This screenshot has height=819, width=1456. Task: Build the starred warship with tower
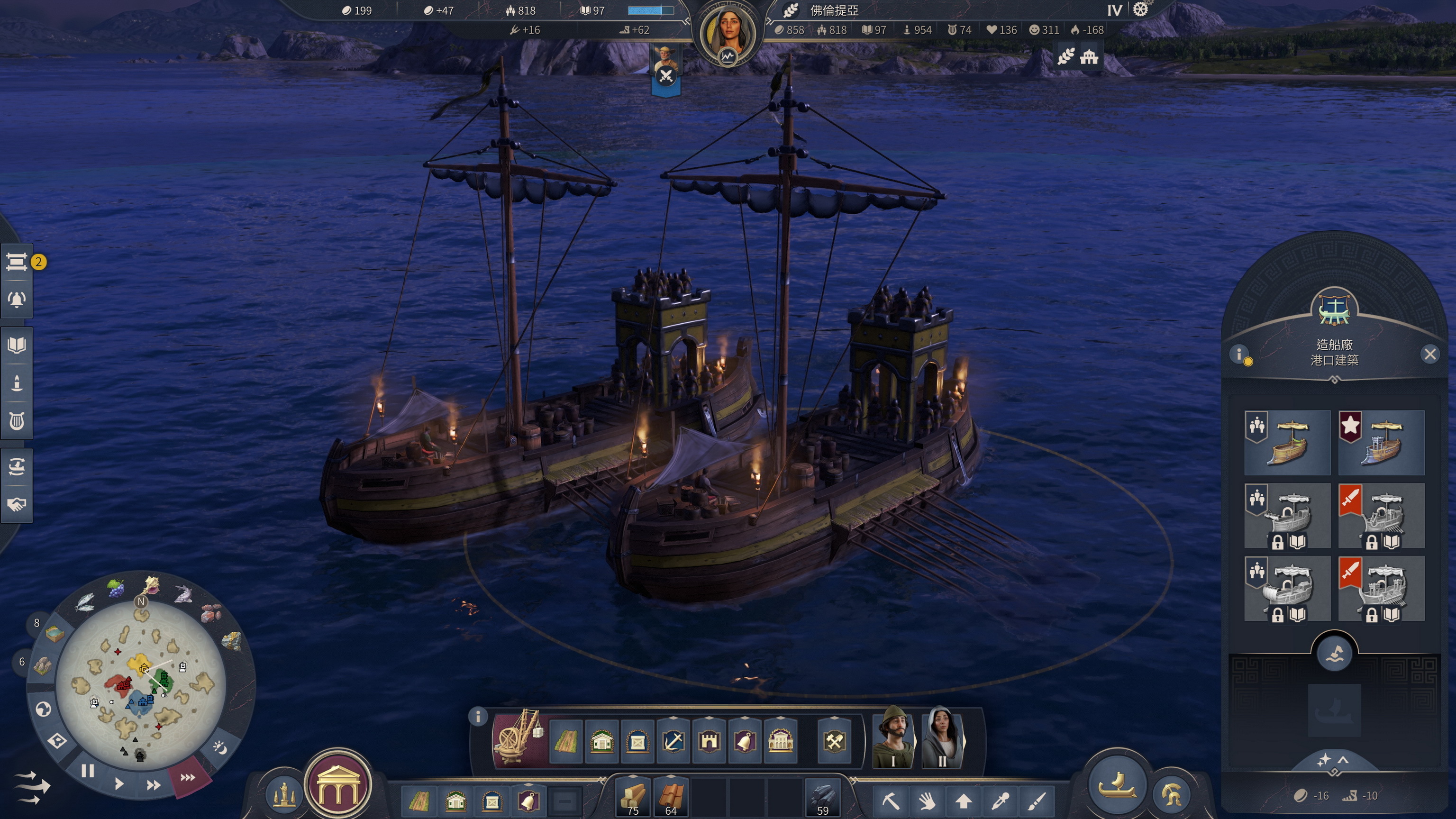pos(1382,443)
